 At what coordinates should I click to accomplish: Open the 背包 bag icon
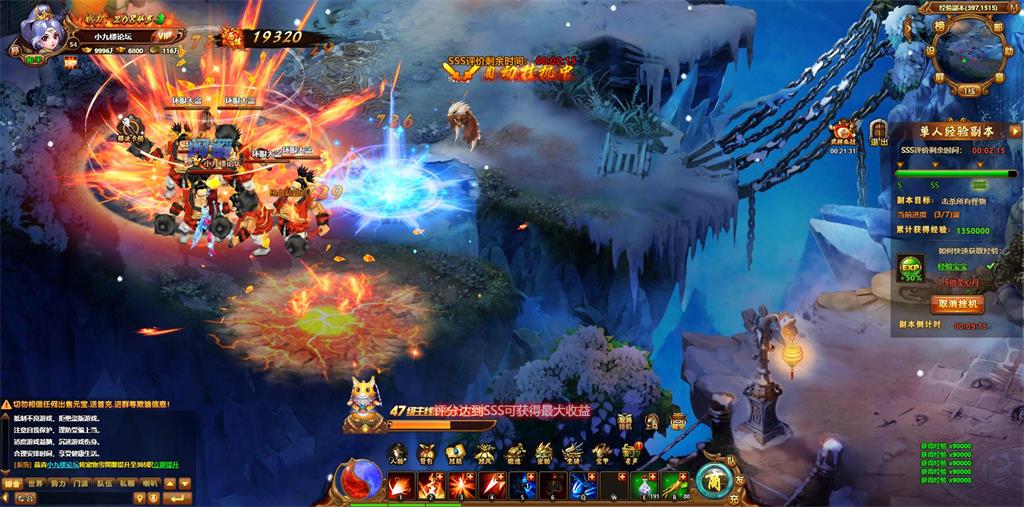(x=427, y=452)
